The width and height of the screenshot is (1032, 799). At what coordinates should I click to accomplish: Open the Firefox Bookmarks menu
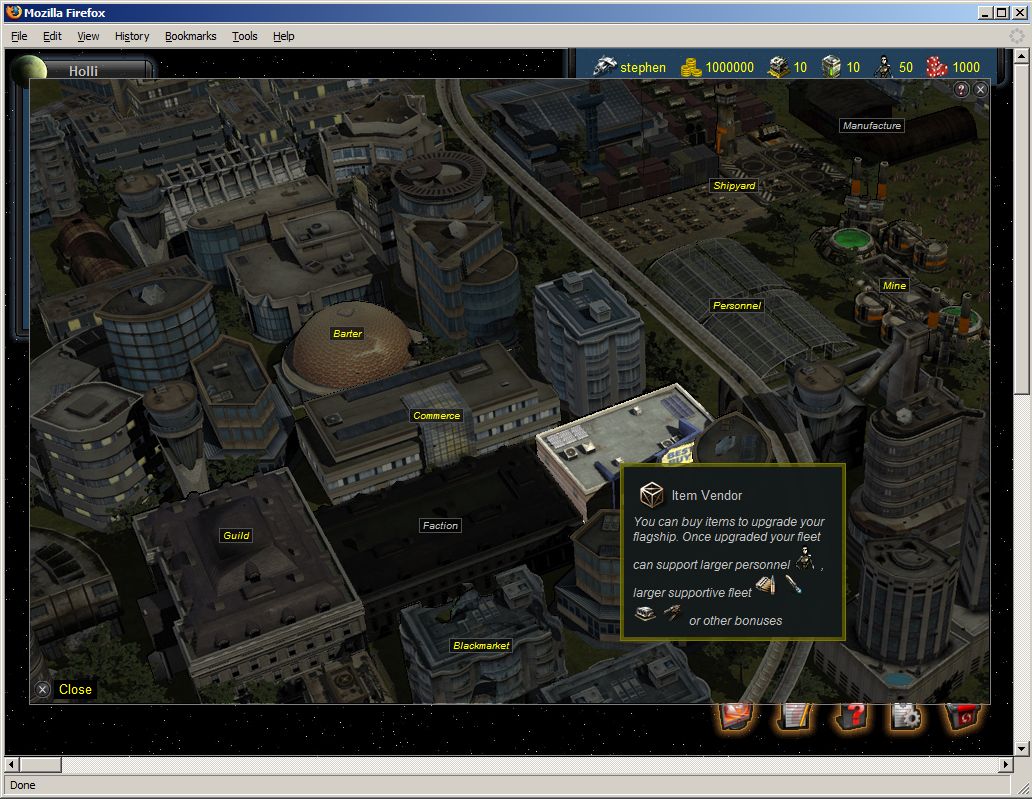[x=190, y=36]
